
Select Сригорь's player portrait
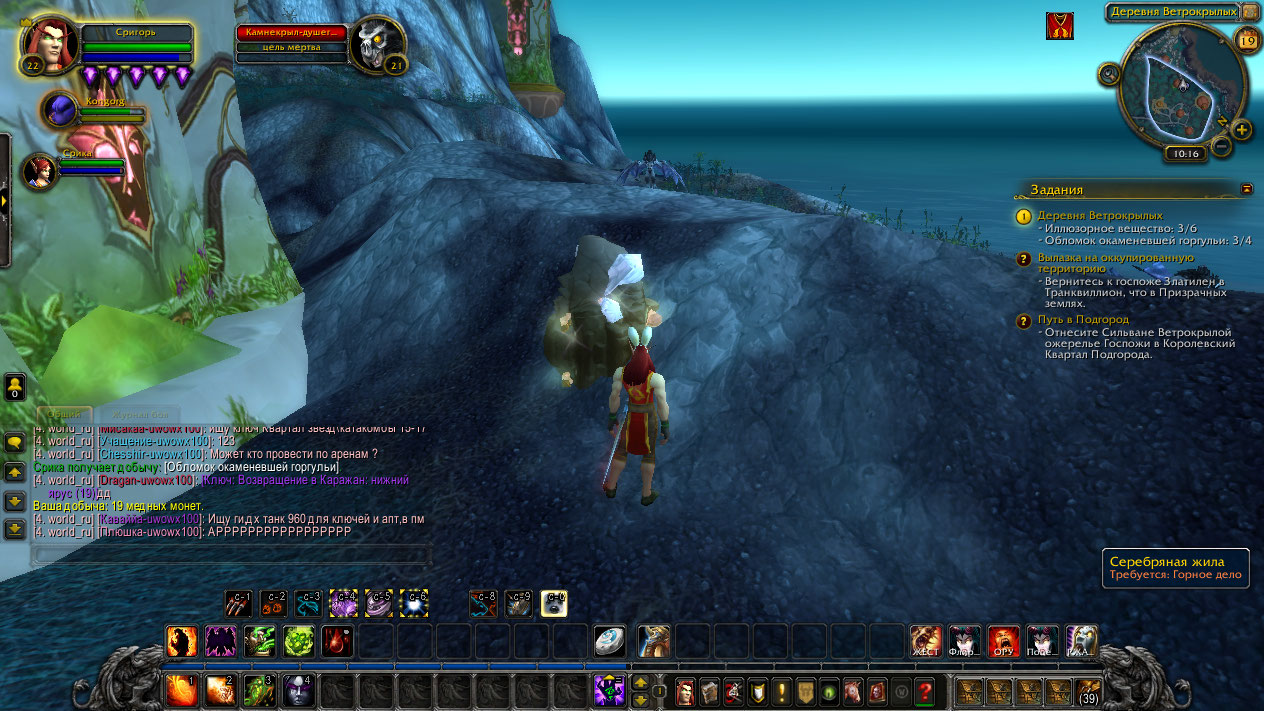pos(49,44)
